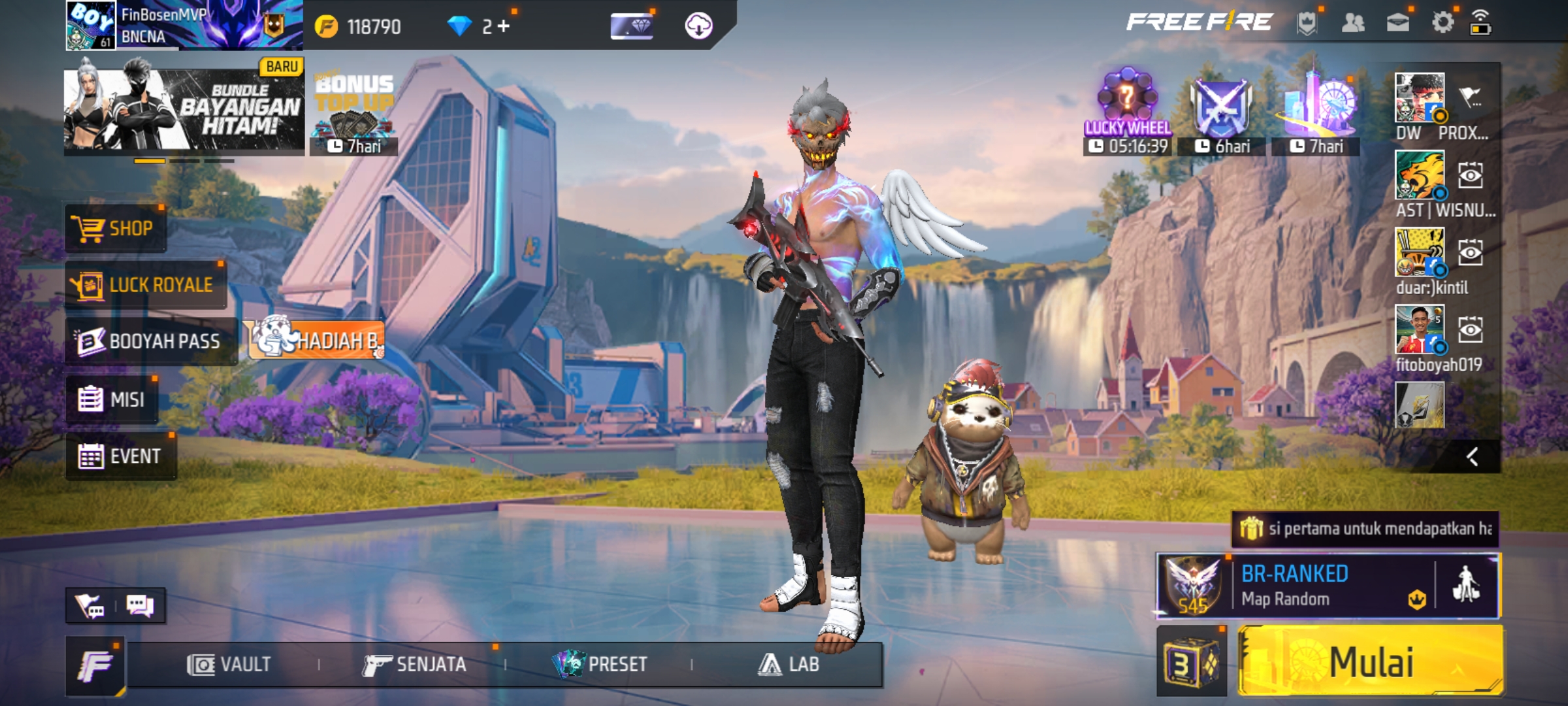Change the BR-Ranked game mode

point(1294,586)
